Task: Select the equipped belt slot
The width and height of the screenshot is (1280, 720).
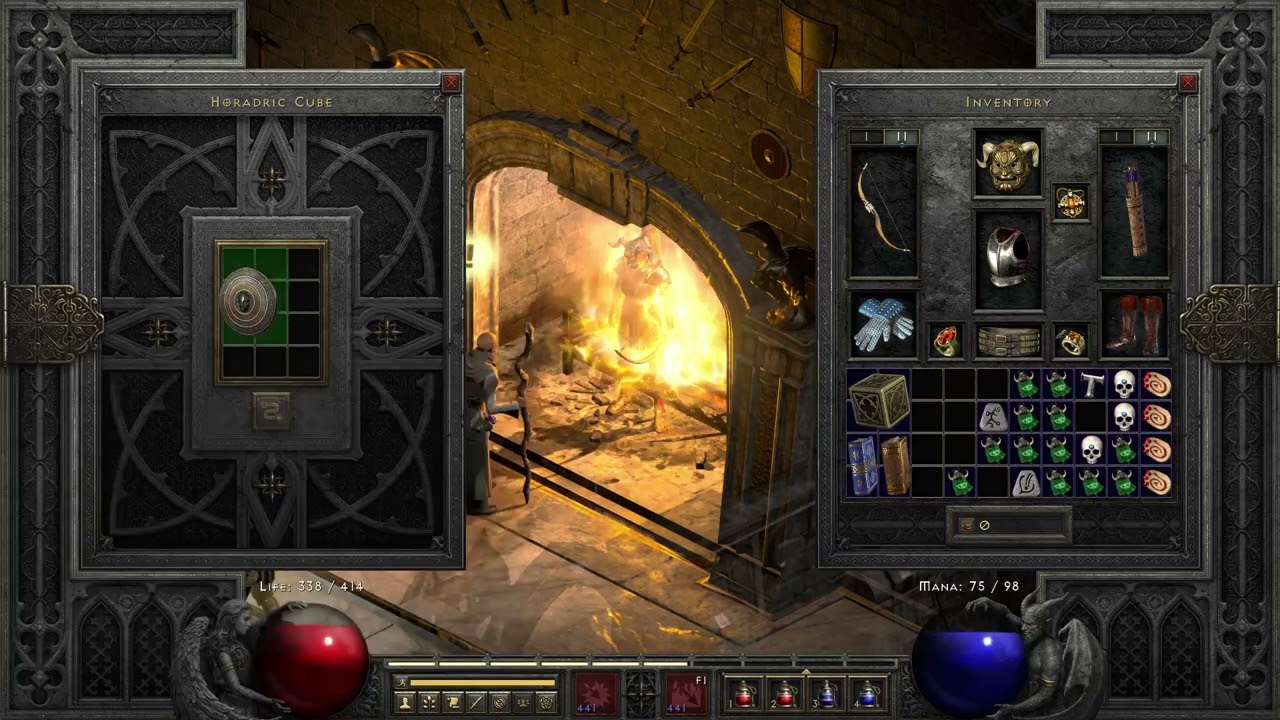Action: click(1008, 342)
